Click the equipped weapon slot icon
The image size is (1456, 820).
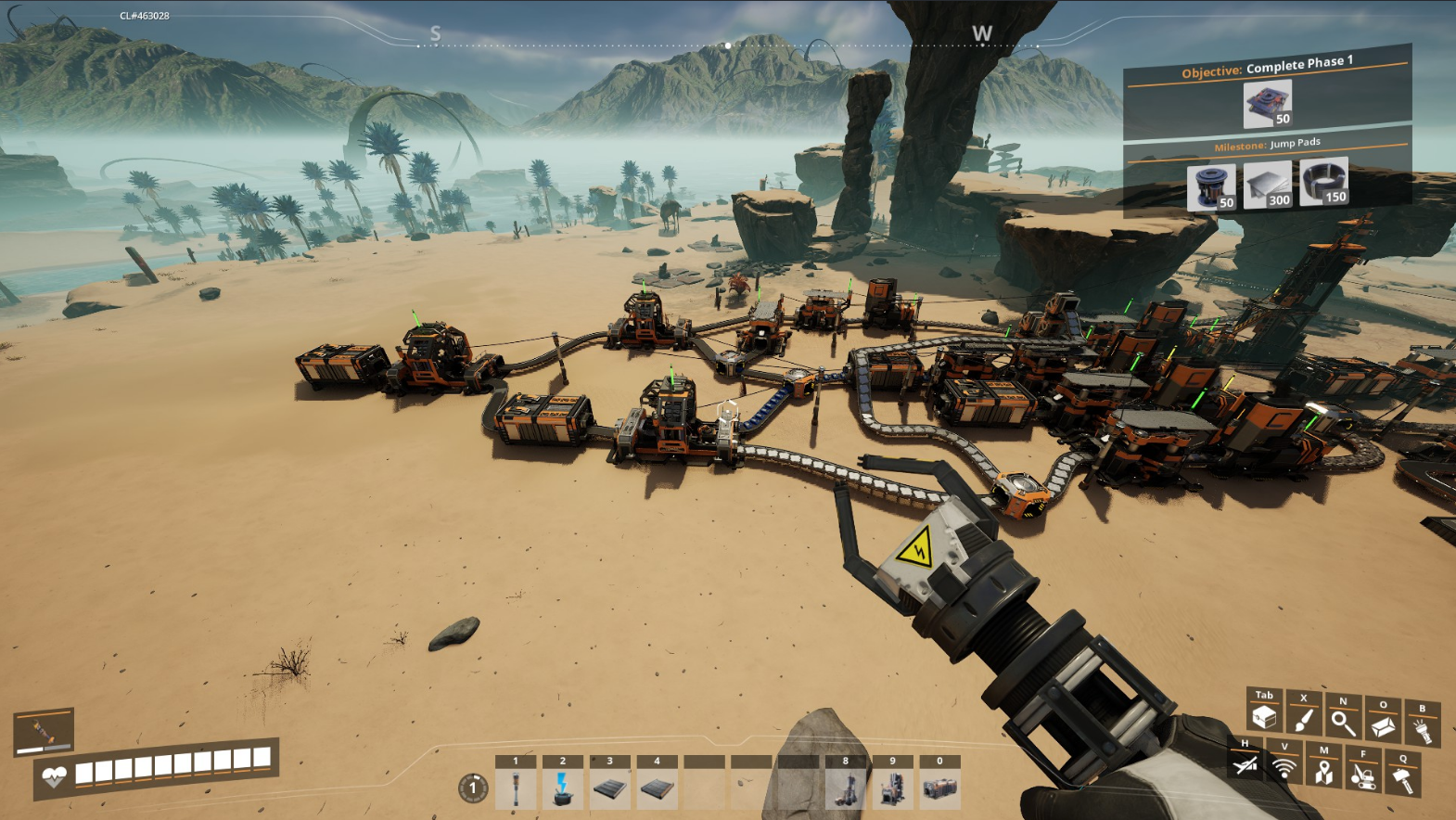tap(44, 732)
